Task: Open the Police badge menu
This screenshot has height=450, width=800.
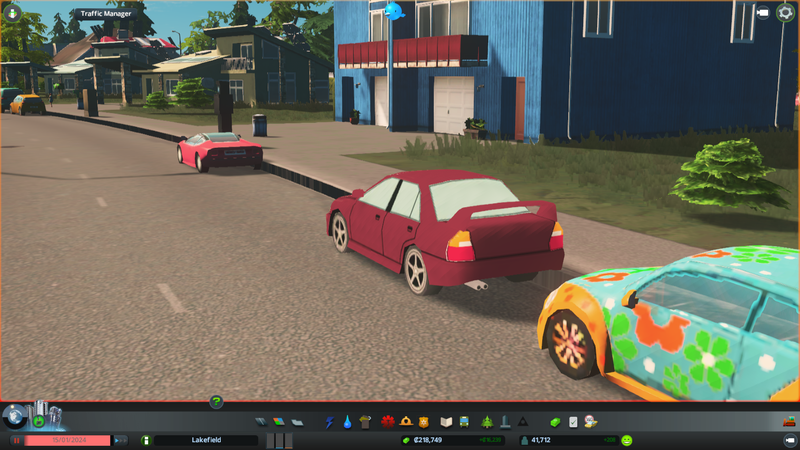Action: click(424, 422)
